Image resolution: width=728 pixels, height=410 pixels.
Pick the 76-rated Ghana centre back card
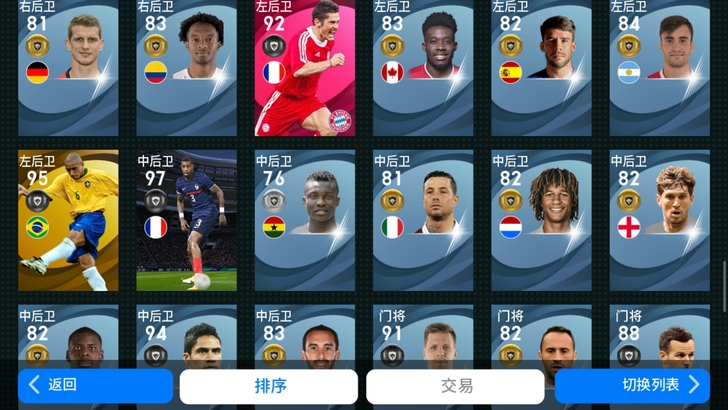[x=305, y=220]
